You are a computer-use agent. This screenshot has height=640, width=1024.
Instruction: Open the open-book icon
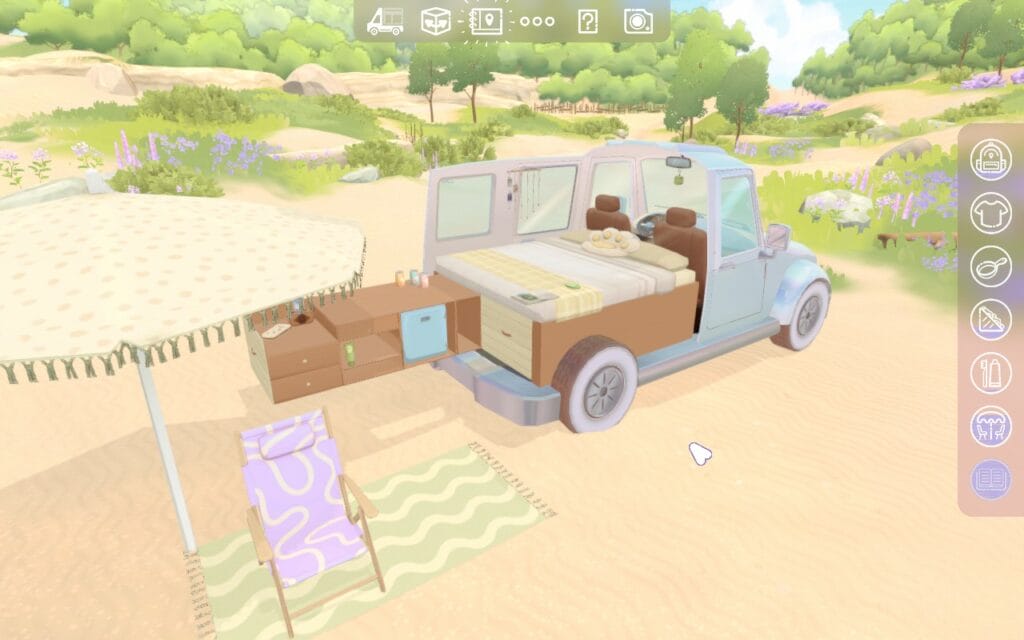click(991, 480)
